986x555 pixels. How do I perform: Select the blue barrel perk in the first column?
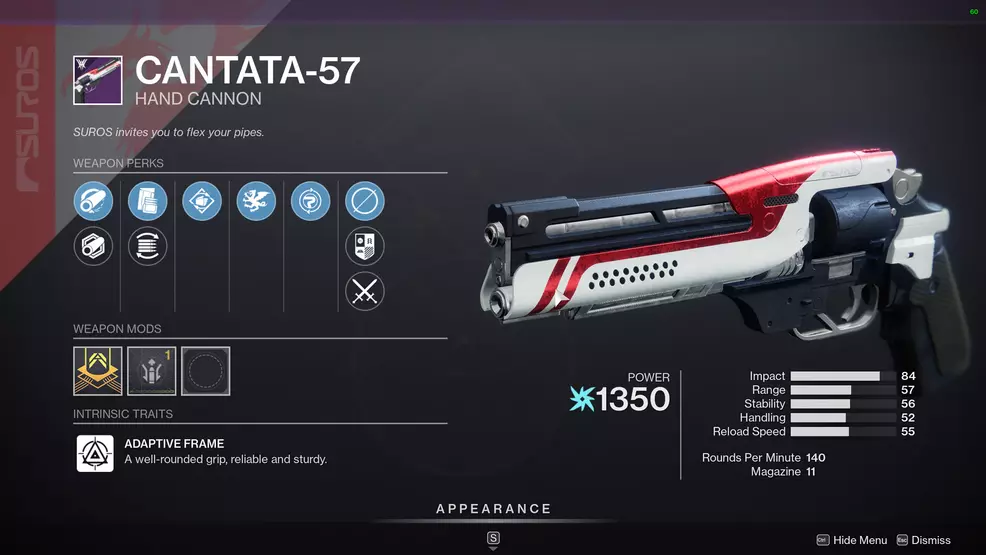click(x=93, y=202)
